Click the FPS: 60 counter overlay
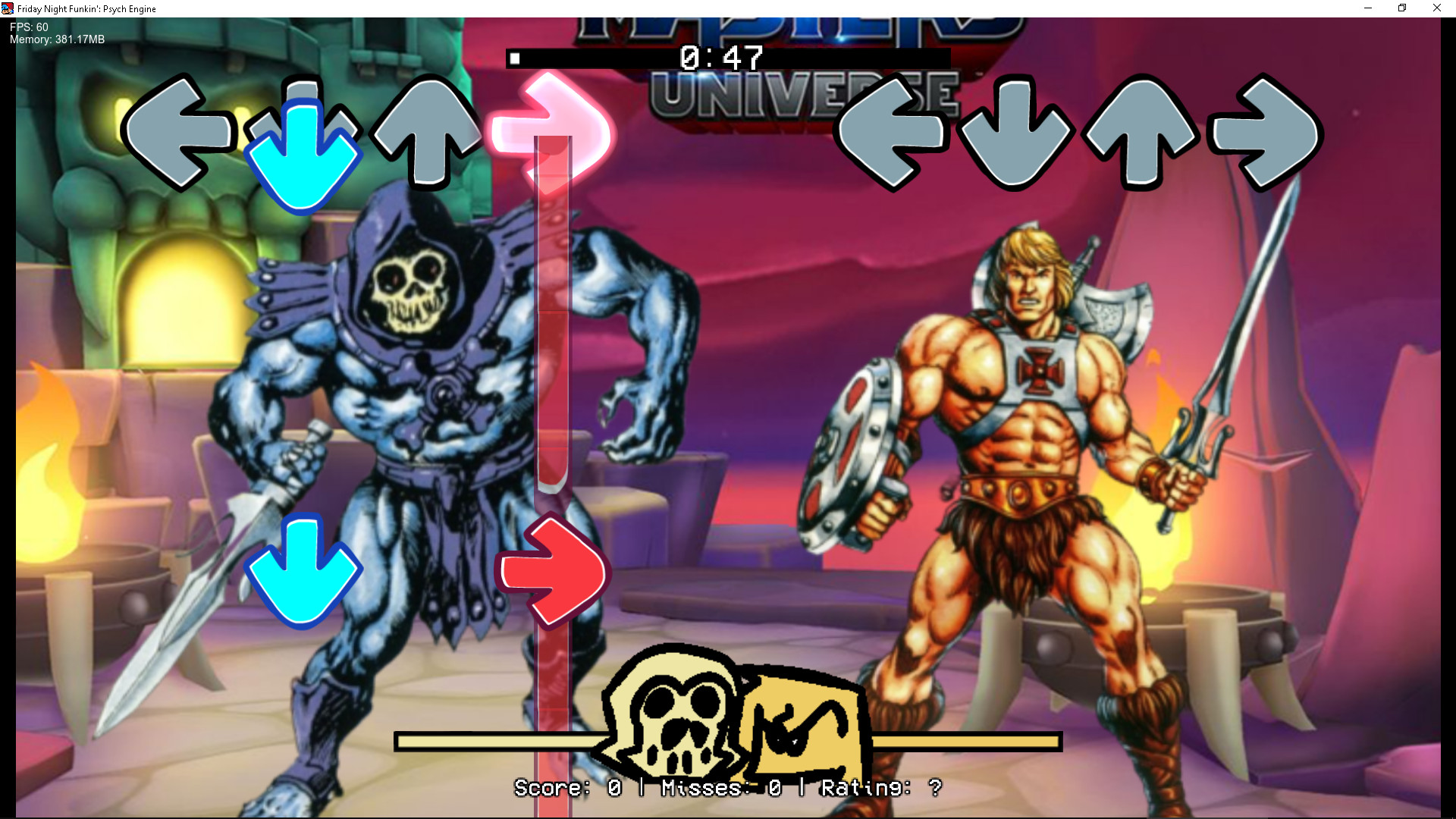Viewport: 1456px width, 819px height. click(x=27, y=25)
